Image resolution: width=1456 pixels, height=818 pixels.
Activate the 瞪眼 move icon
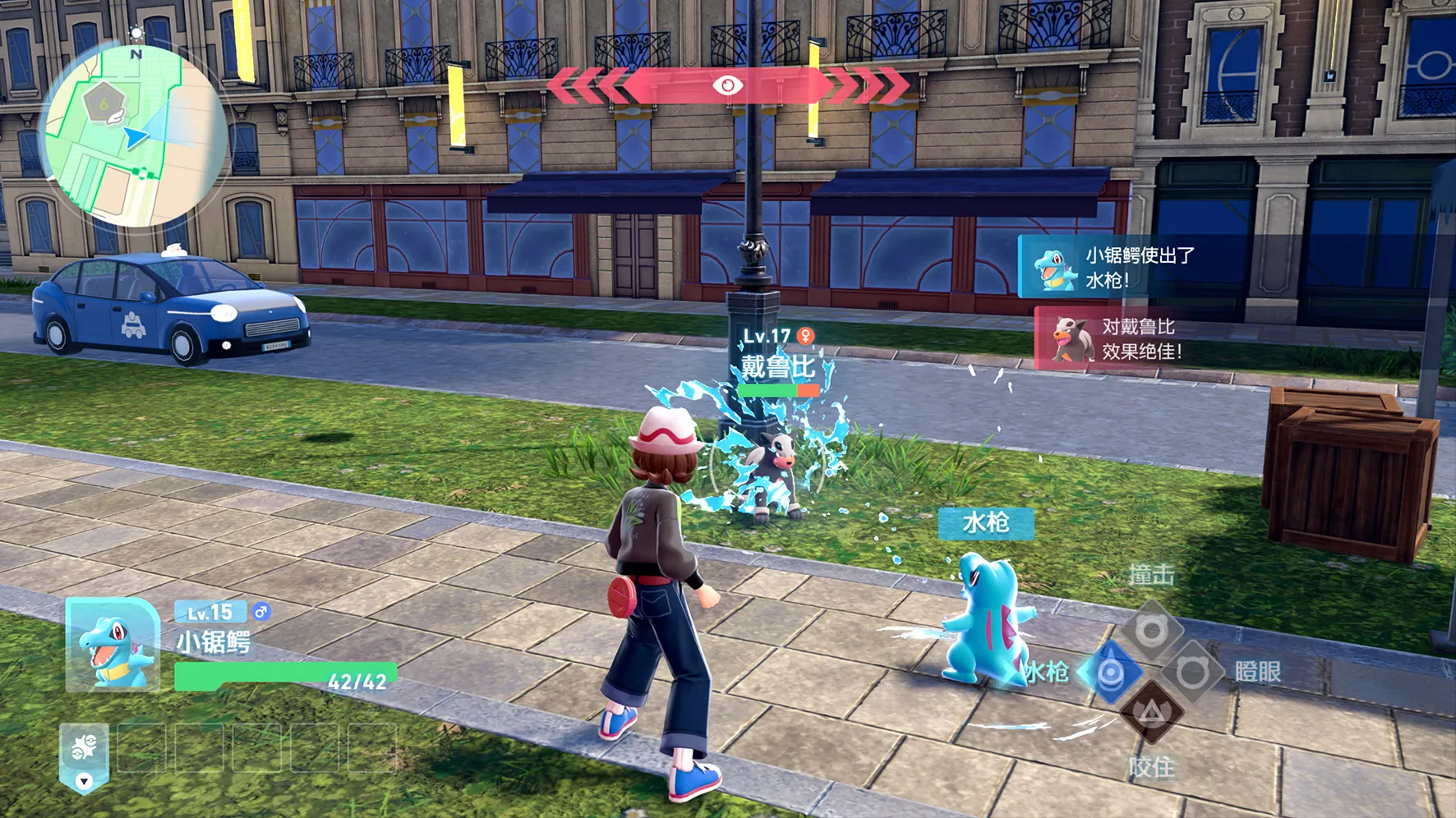pos(1191,673)
